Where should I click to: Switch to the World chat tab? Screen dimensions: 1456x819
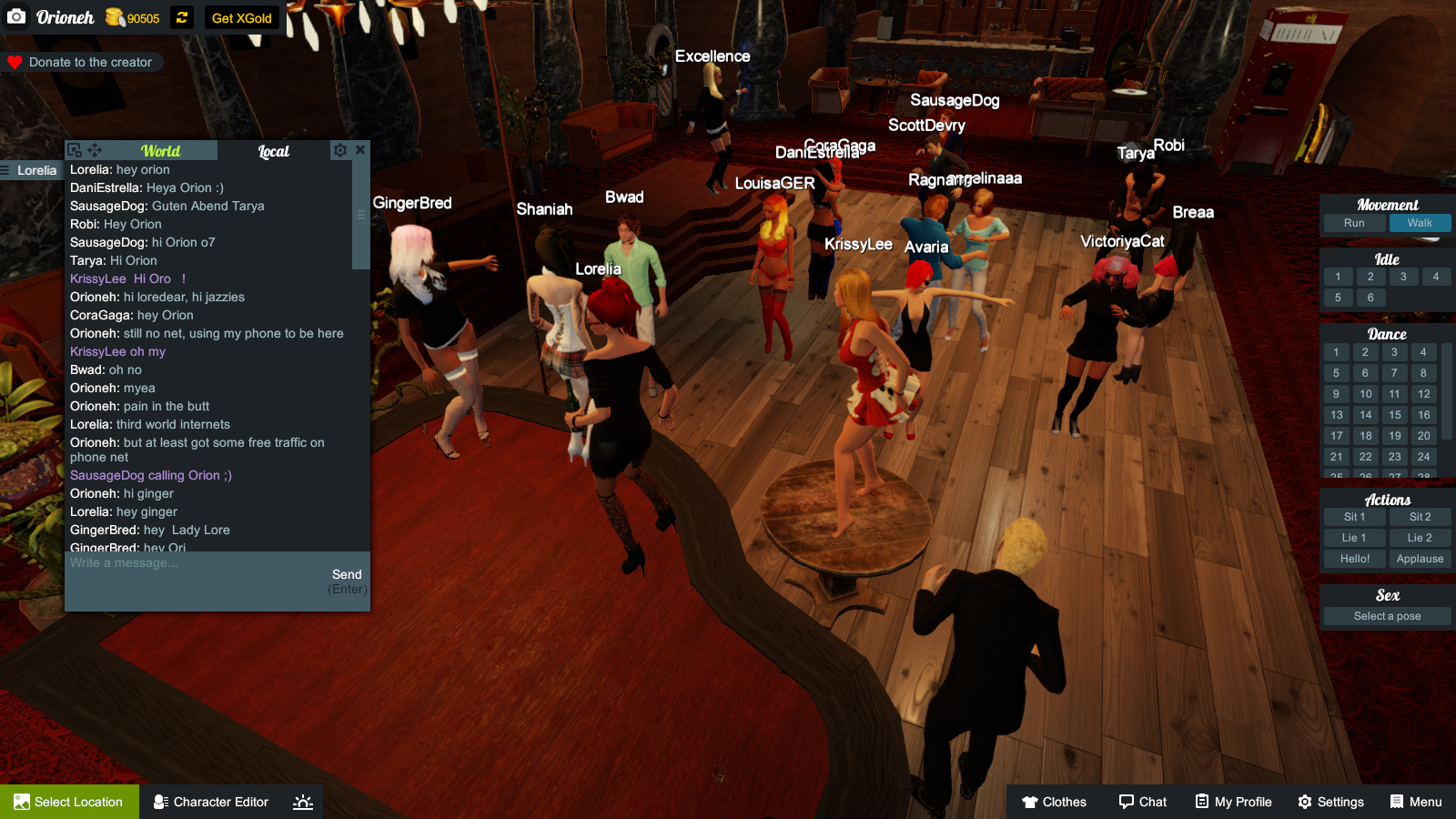159,150
